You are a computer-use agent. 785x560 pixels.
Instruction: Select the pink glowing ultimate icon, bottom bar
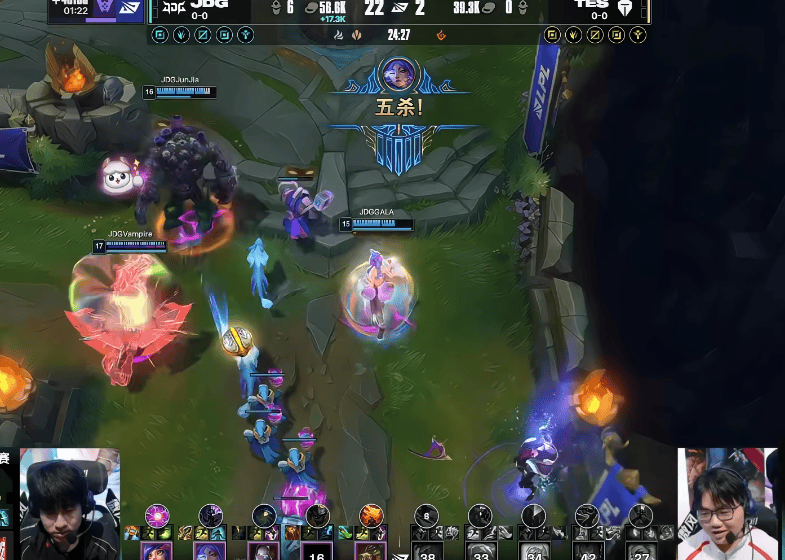157,515
